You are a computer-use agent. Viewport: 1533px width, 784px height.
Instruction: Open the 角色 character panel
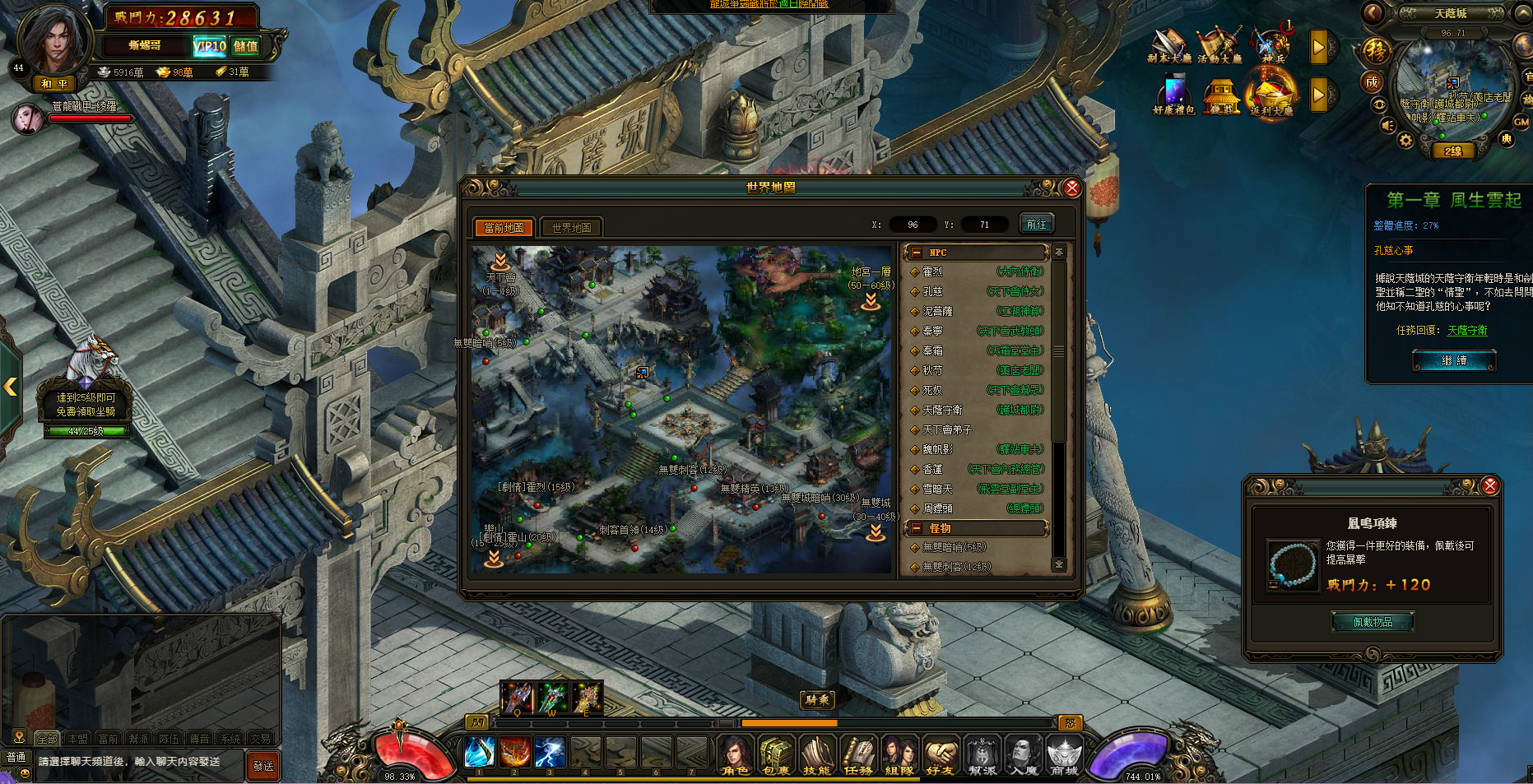click(x=734, y=754)
